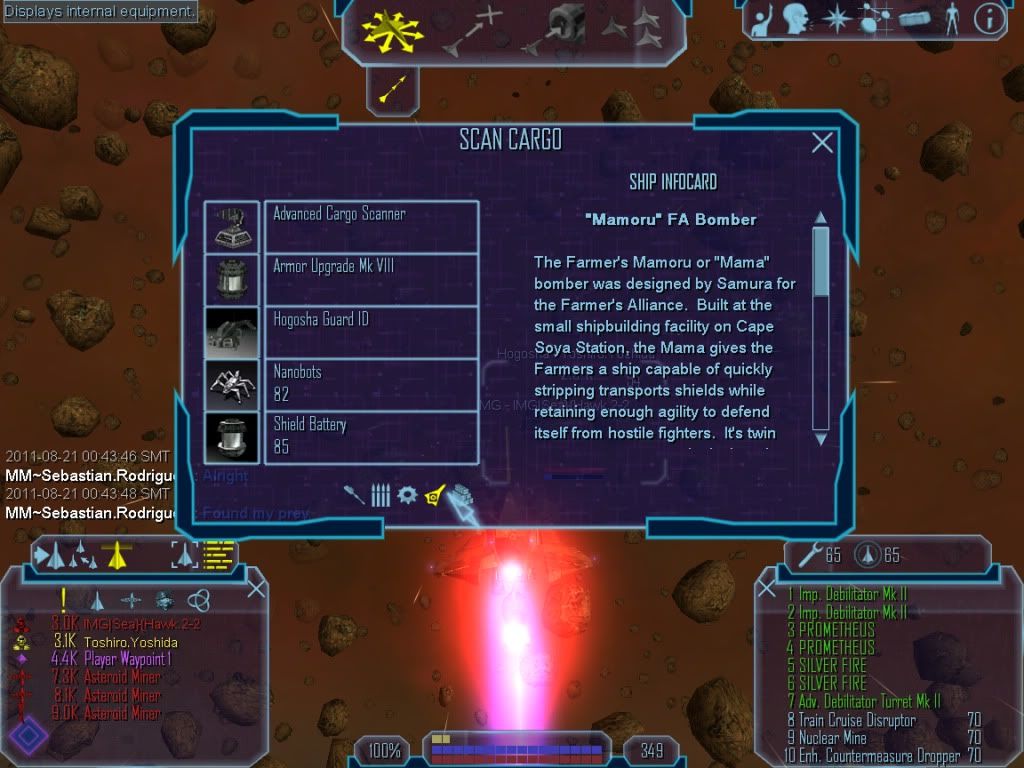Switch to the ammunition bullets filter
Viewport: 1024px width, 768px height.
pyautogui.click(x=380, y=495)
